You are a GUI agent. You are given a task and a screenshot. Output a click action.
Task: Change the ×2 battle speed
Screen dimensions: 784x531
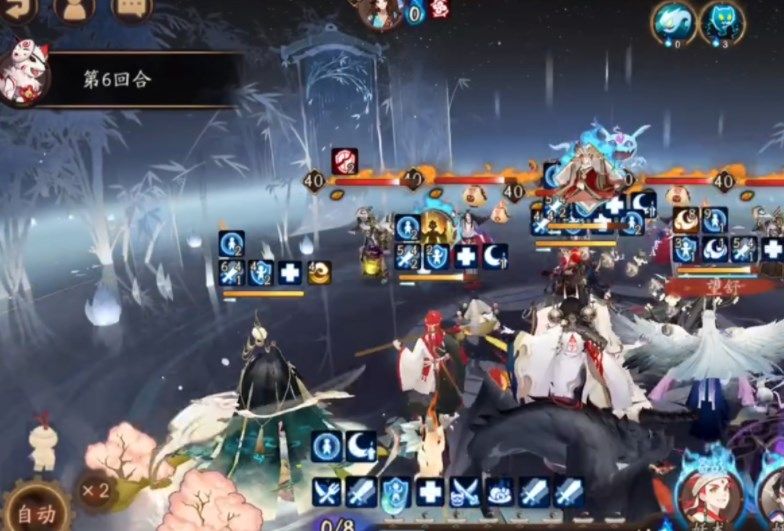(x=95, y=491)
